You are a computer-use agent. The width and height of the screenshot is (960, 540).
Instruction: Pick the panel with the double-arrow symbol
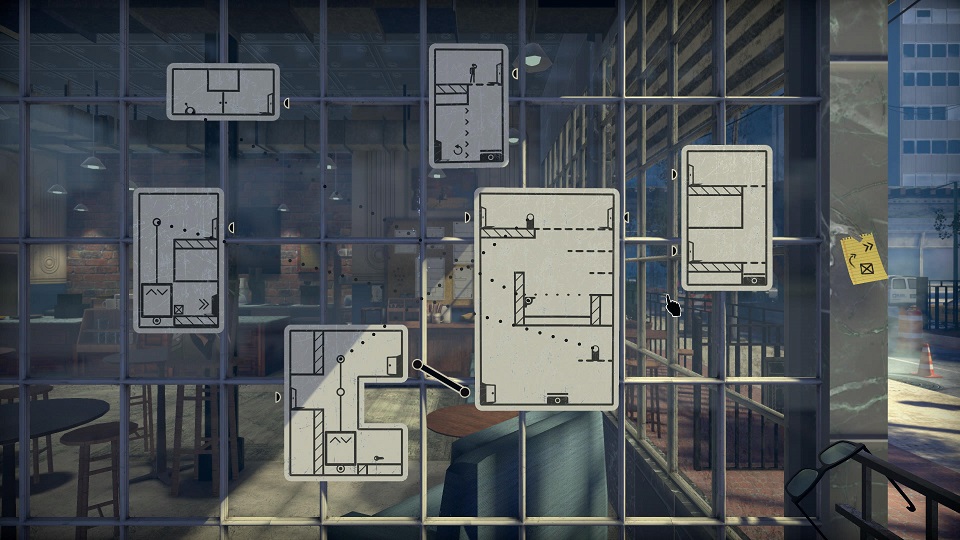pyautogui.click(x=178, y=260)
